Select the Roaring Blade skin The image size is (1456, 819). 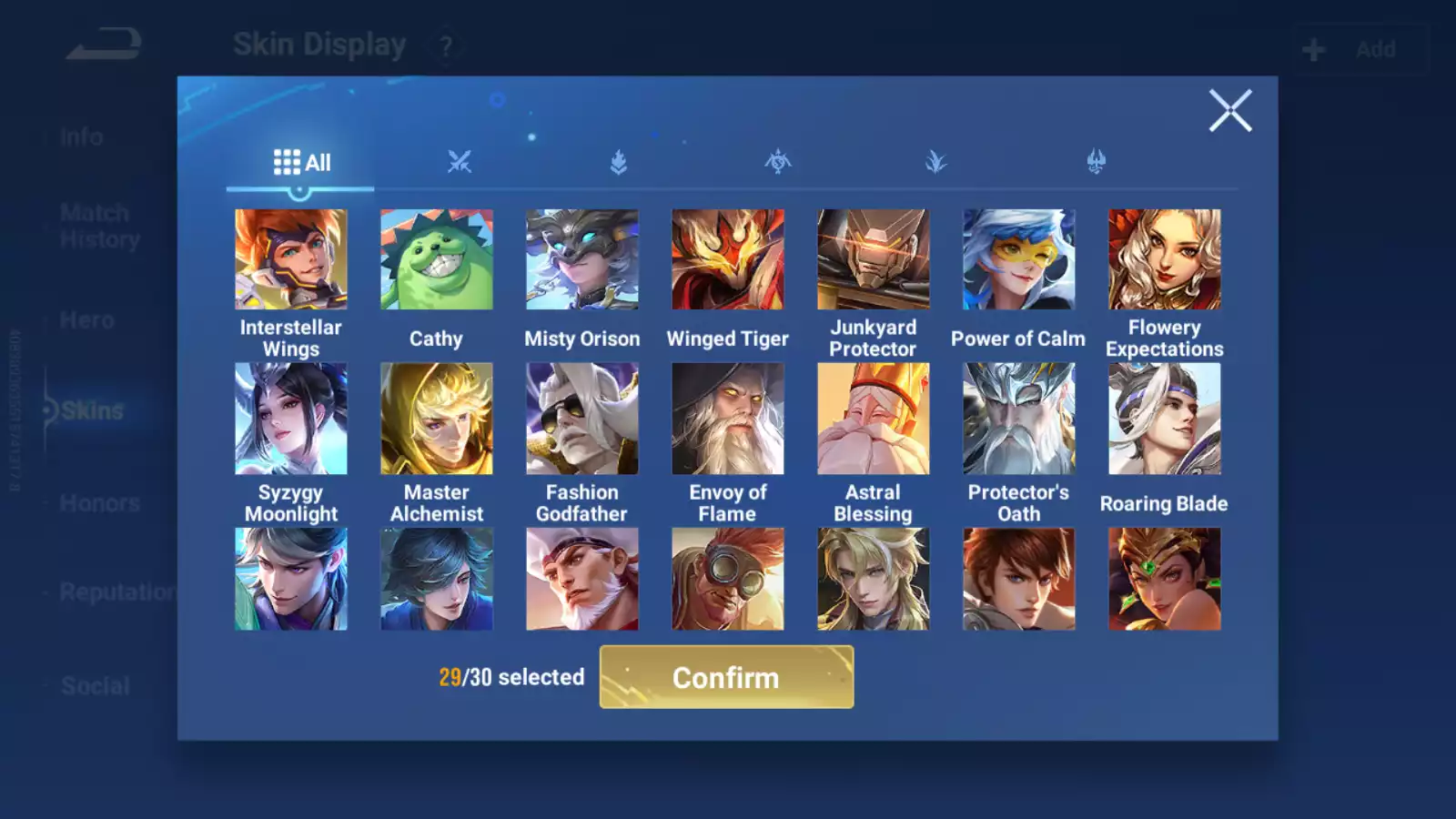(1165, 419)
